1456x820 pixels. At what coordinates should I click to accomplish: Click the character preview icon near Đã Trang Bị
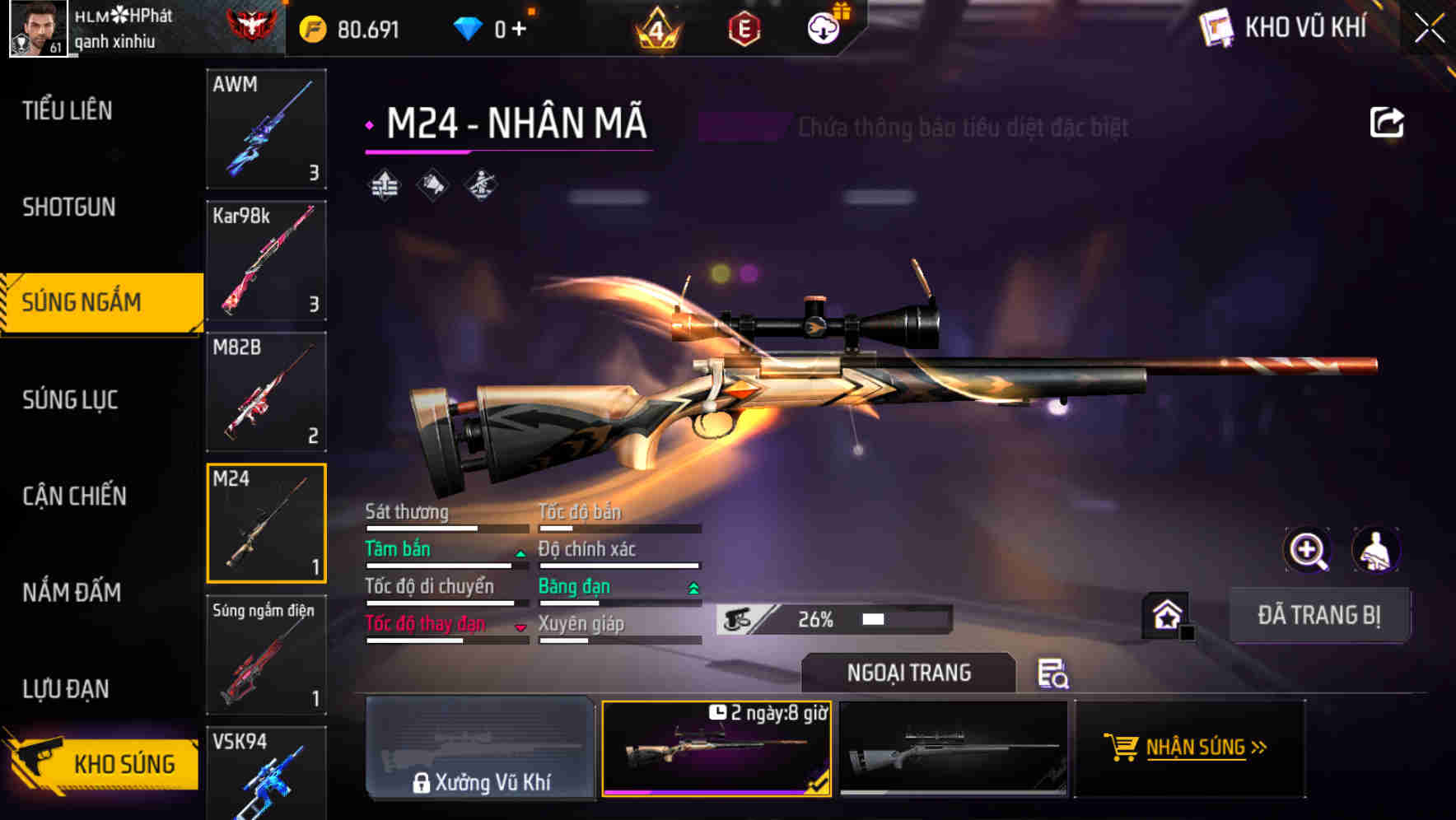point(1376,550)
